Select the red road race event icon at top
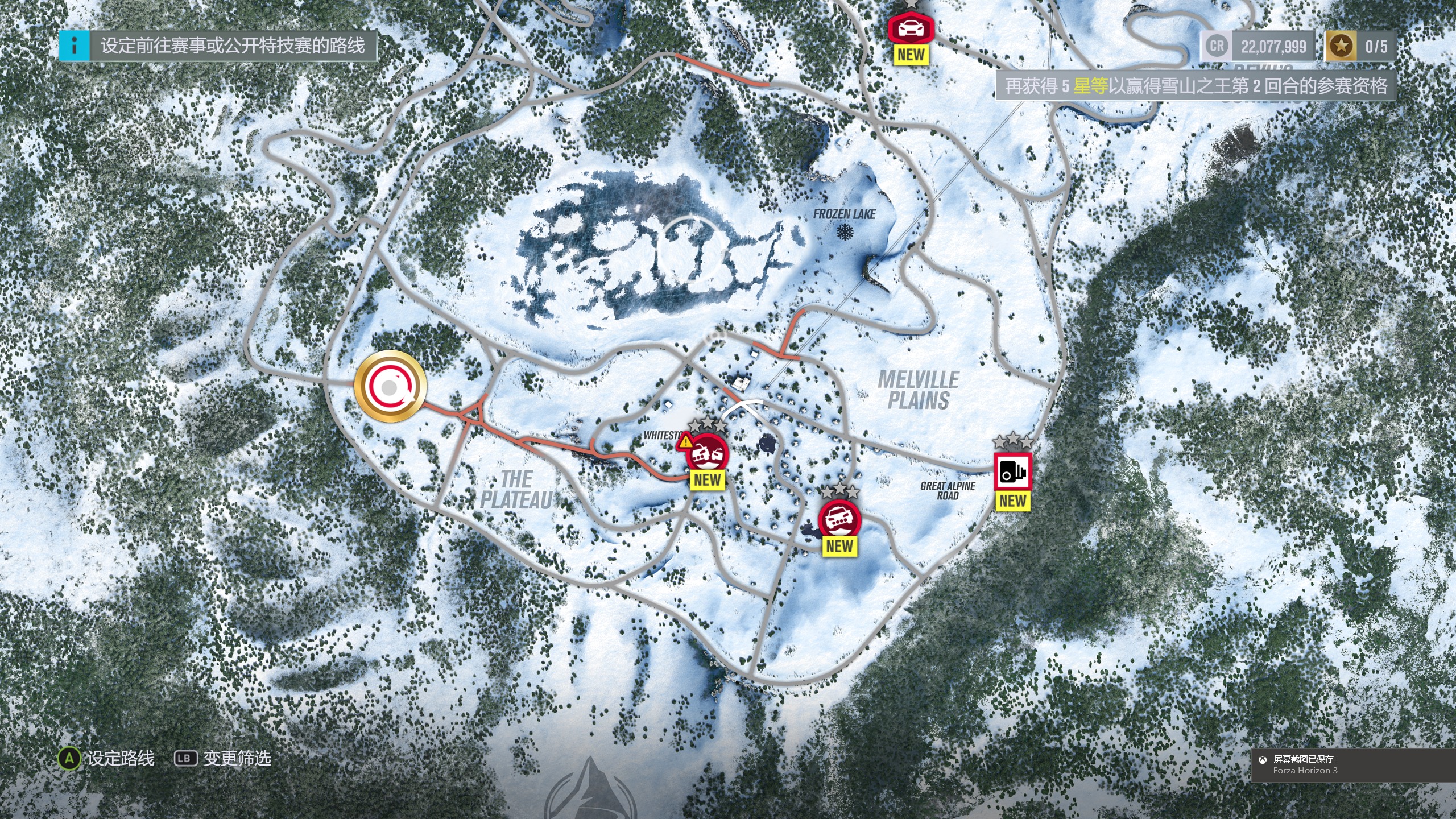Viewport: 1456px width, 819px height. tap(911, 27)
